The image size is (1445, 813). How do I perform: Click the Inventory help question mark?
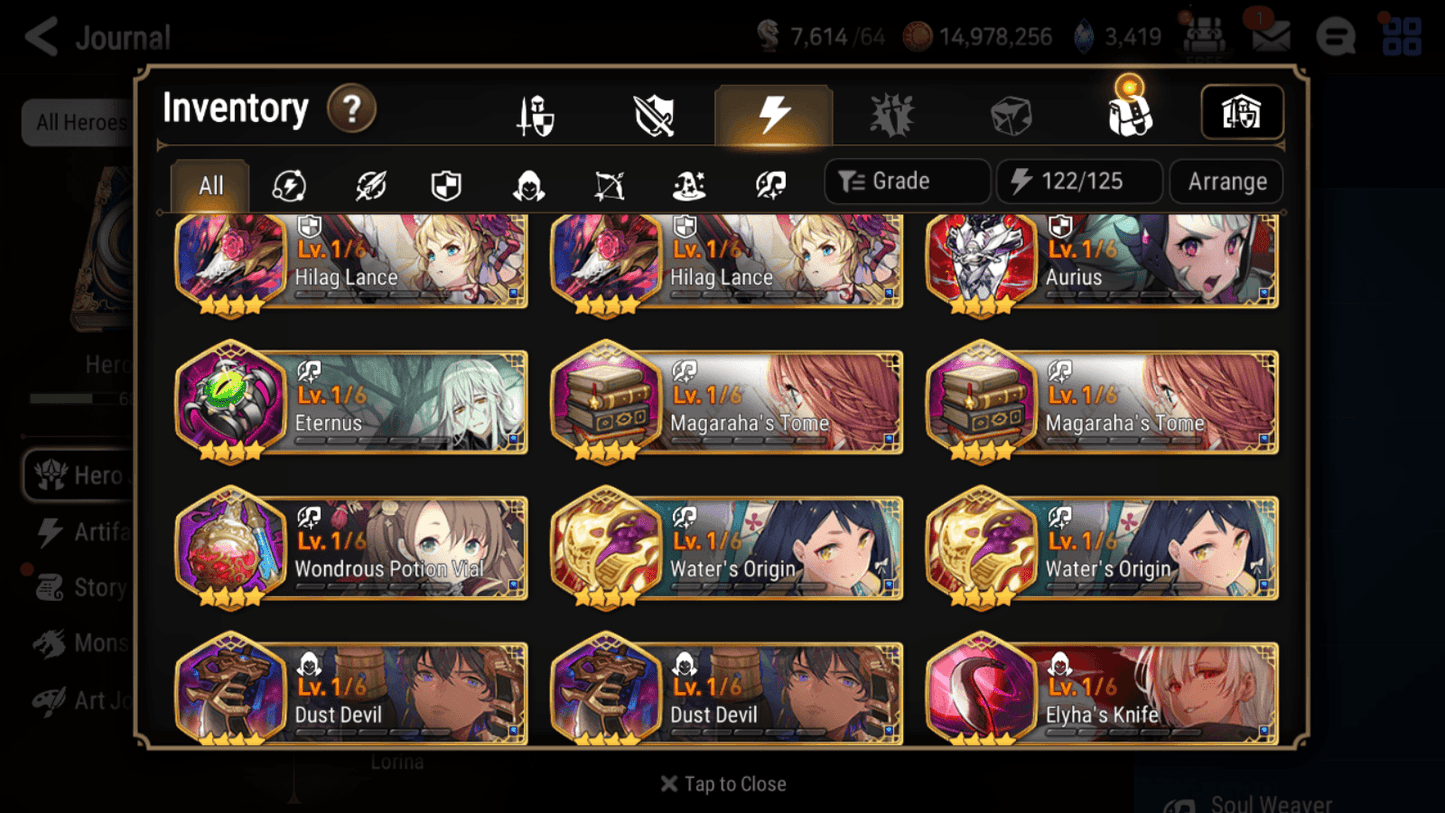pyautogui.click(x=352, y=110)
